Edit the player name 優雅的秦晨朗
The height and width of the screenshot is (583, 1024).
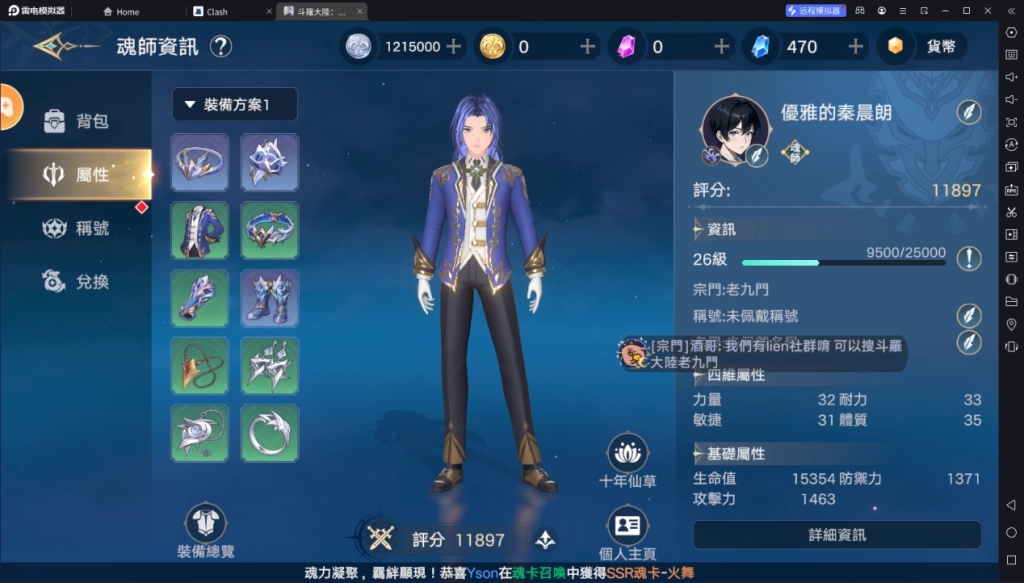(968, 112)
